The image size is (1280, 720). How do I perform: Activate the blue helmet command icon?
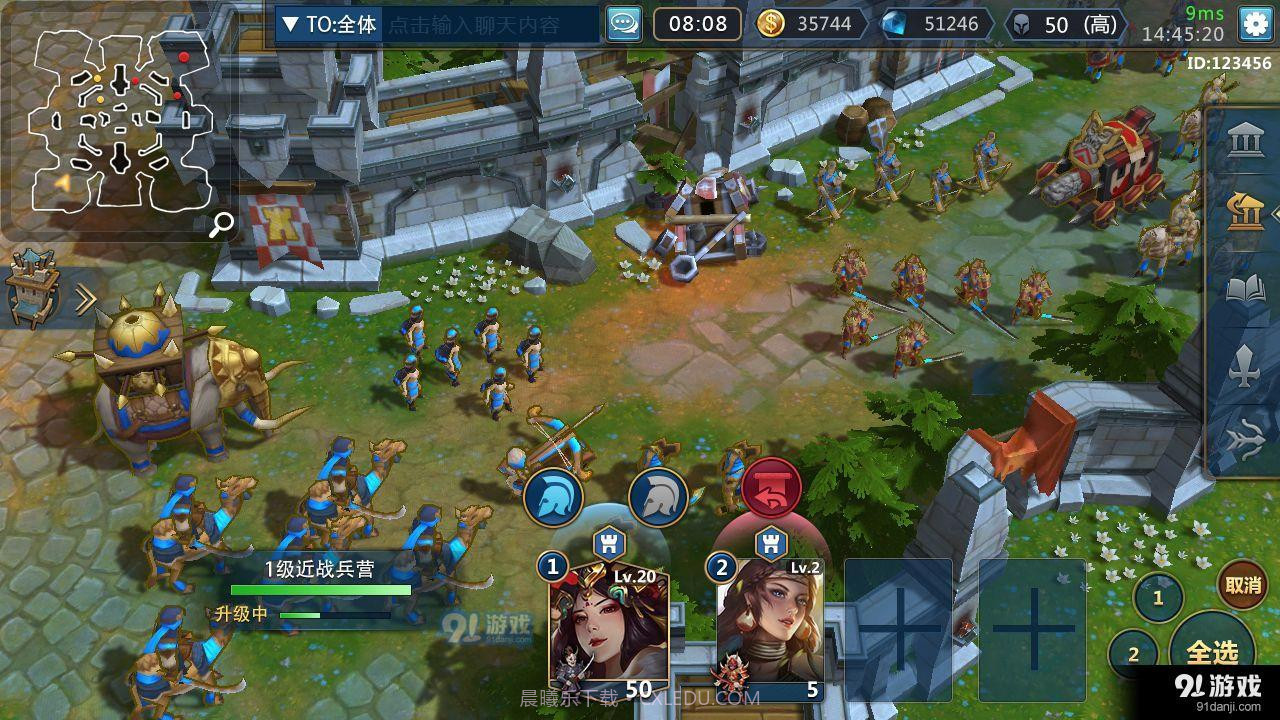click(554, 496)
